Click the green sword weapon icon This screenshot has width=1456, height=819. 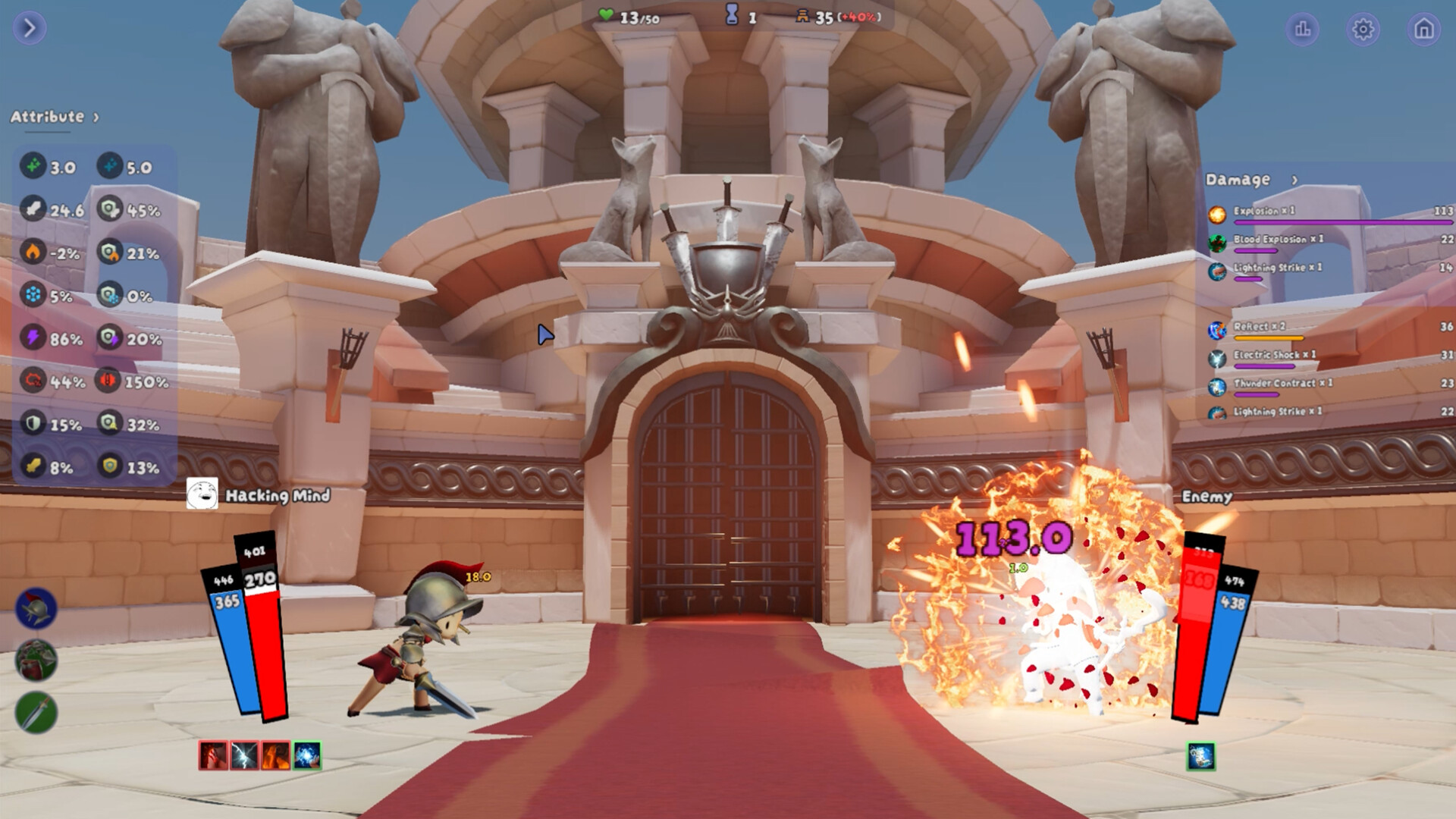tap(34, 711)
